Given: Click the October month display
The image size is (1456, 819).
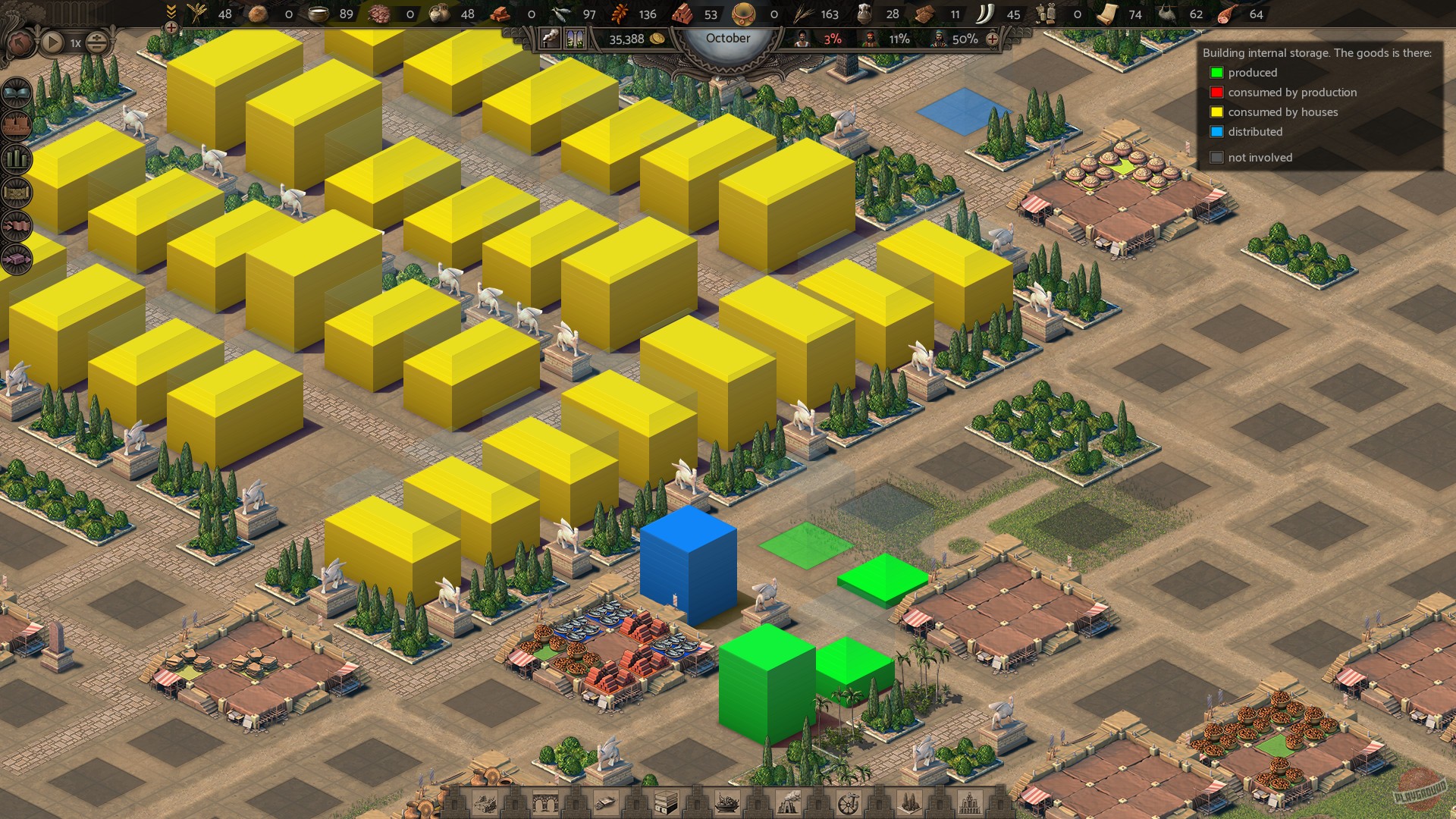Looking at the screenshot, I should [728, 38].
